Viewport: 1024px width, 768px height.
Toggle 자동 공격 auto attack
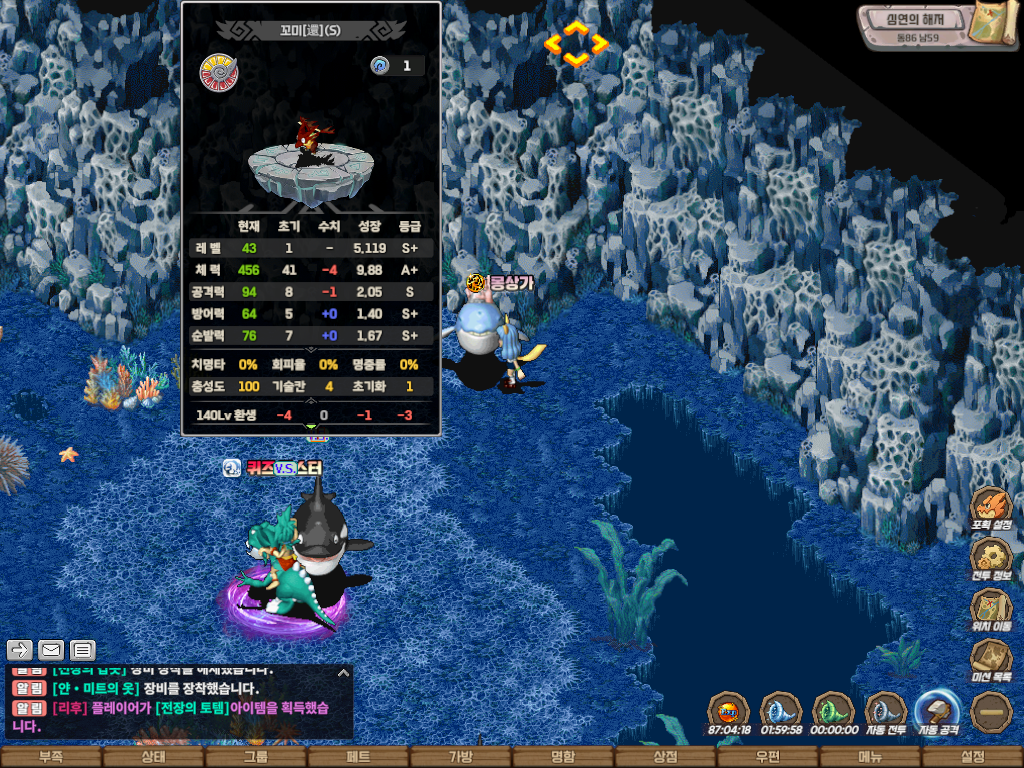937,712
